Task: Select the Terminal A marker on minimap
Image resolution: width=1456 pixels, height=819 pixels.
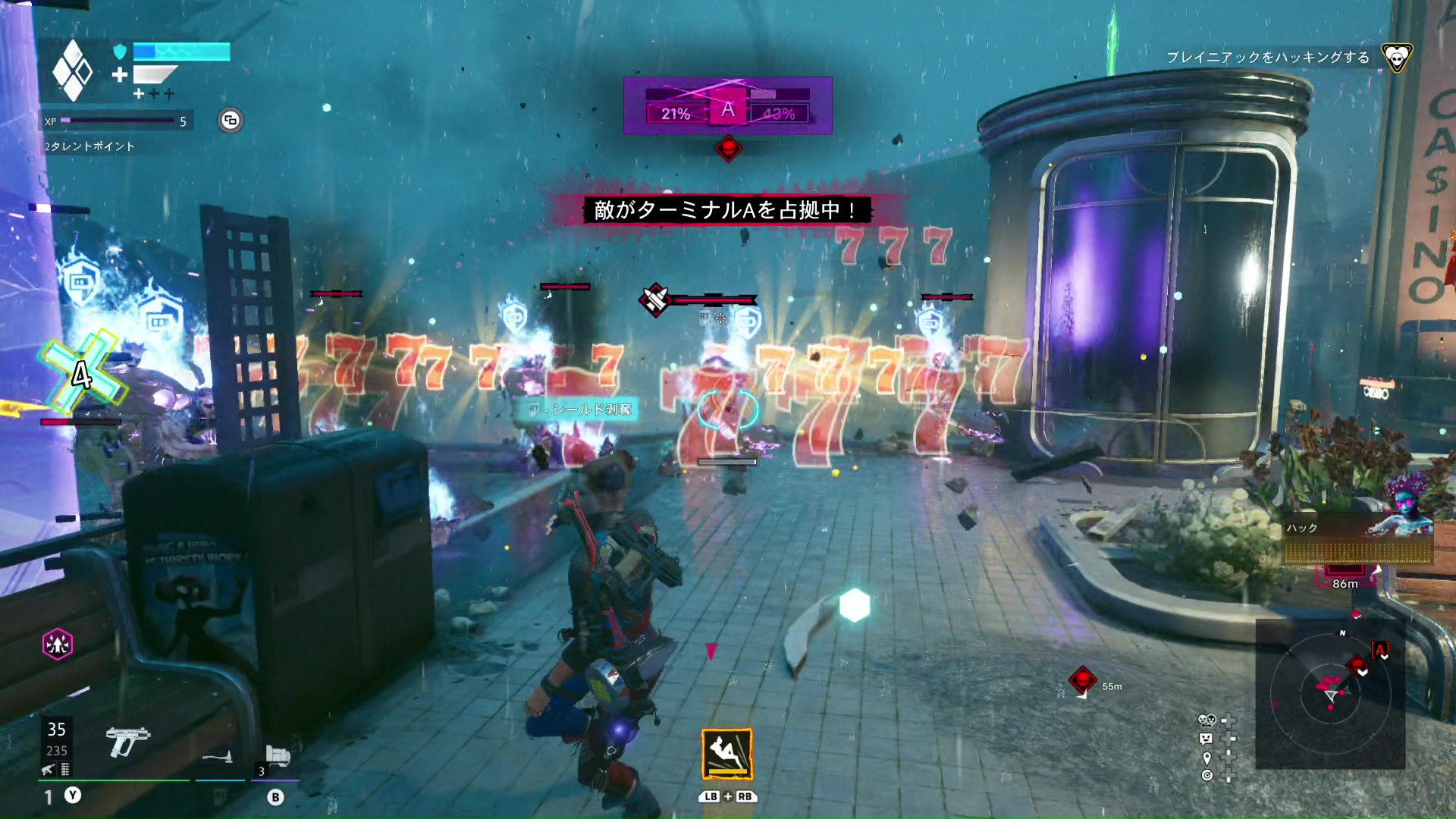Action: click(x=1380, y=650)
